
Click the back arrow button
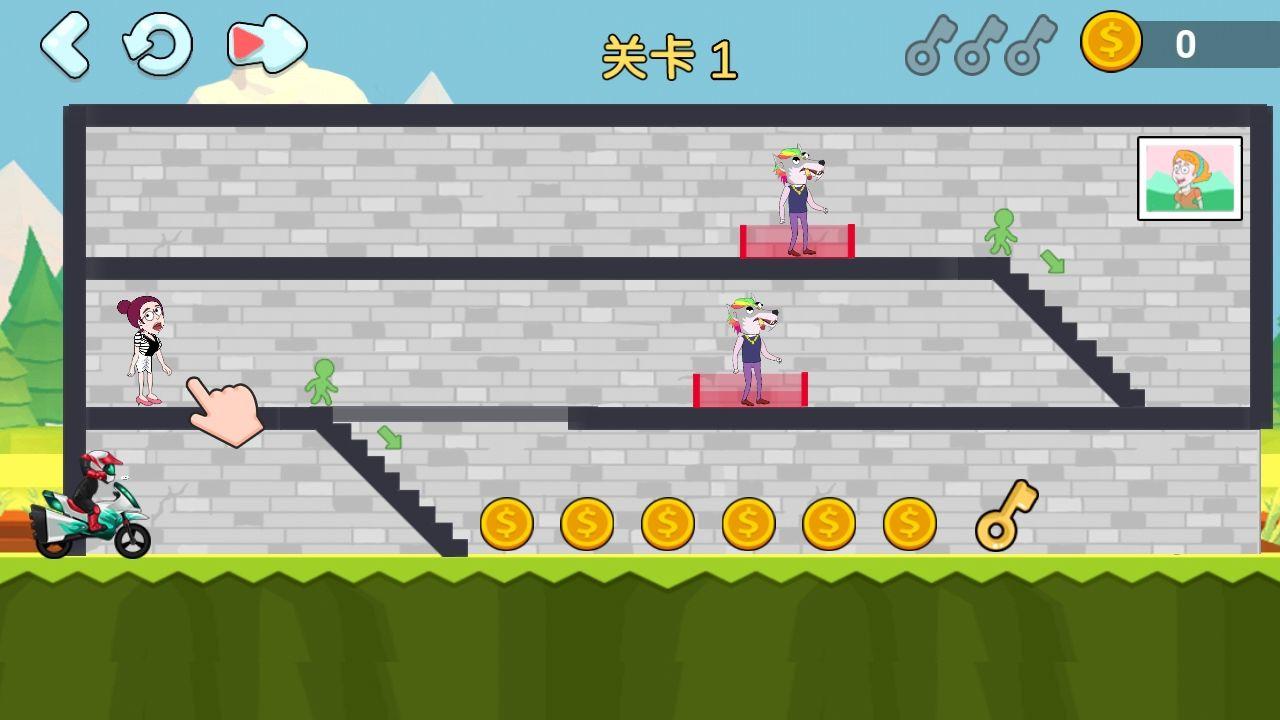coord(68,44)
